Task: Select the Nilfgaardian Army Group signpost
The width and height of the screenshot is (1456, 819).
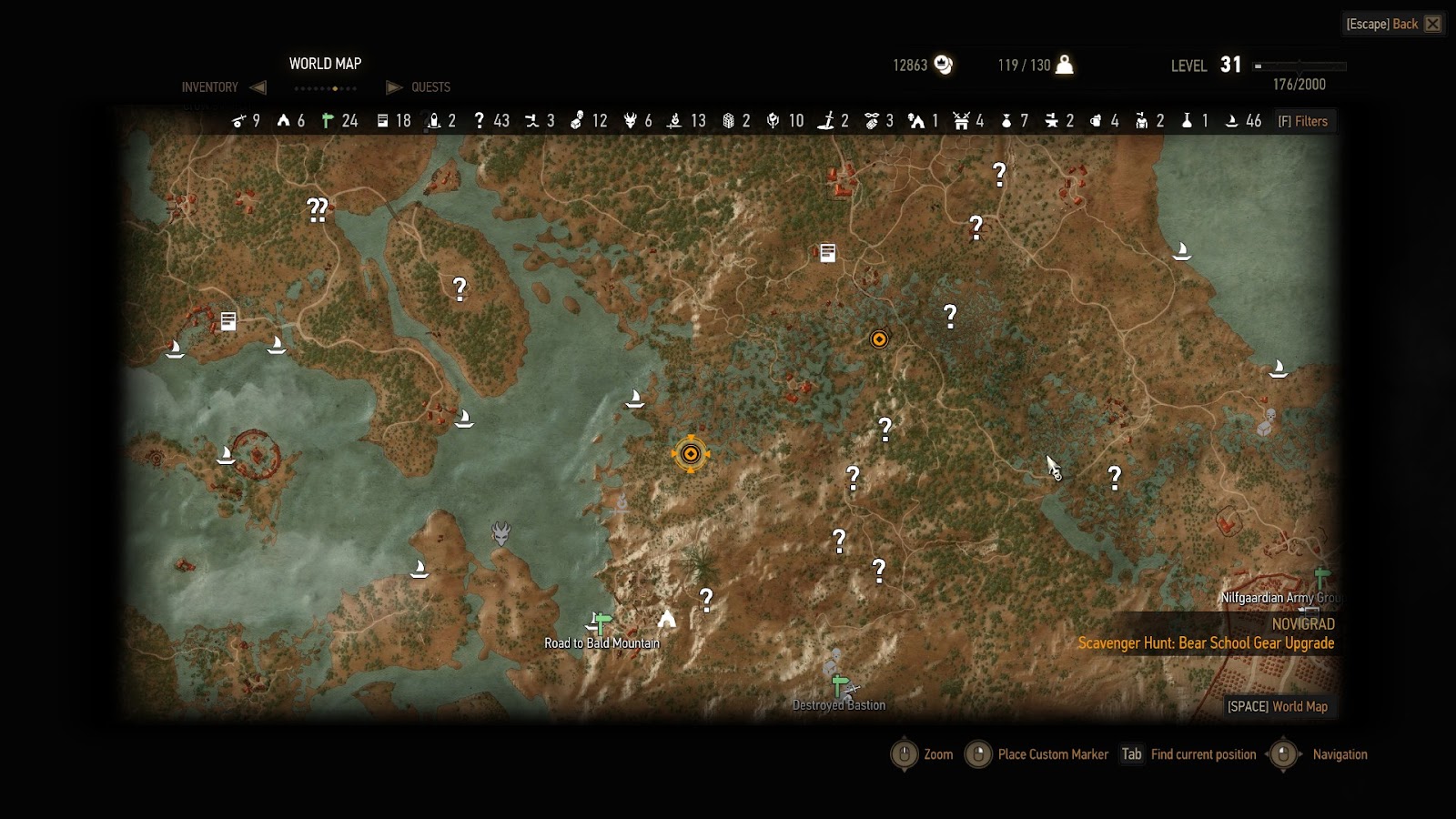Action: [x=1321, y=578]
